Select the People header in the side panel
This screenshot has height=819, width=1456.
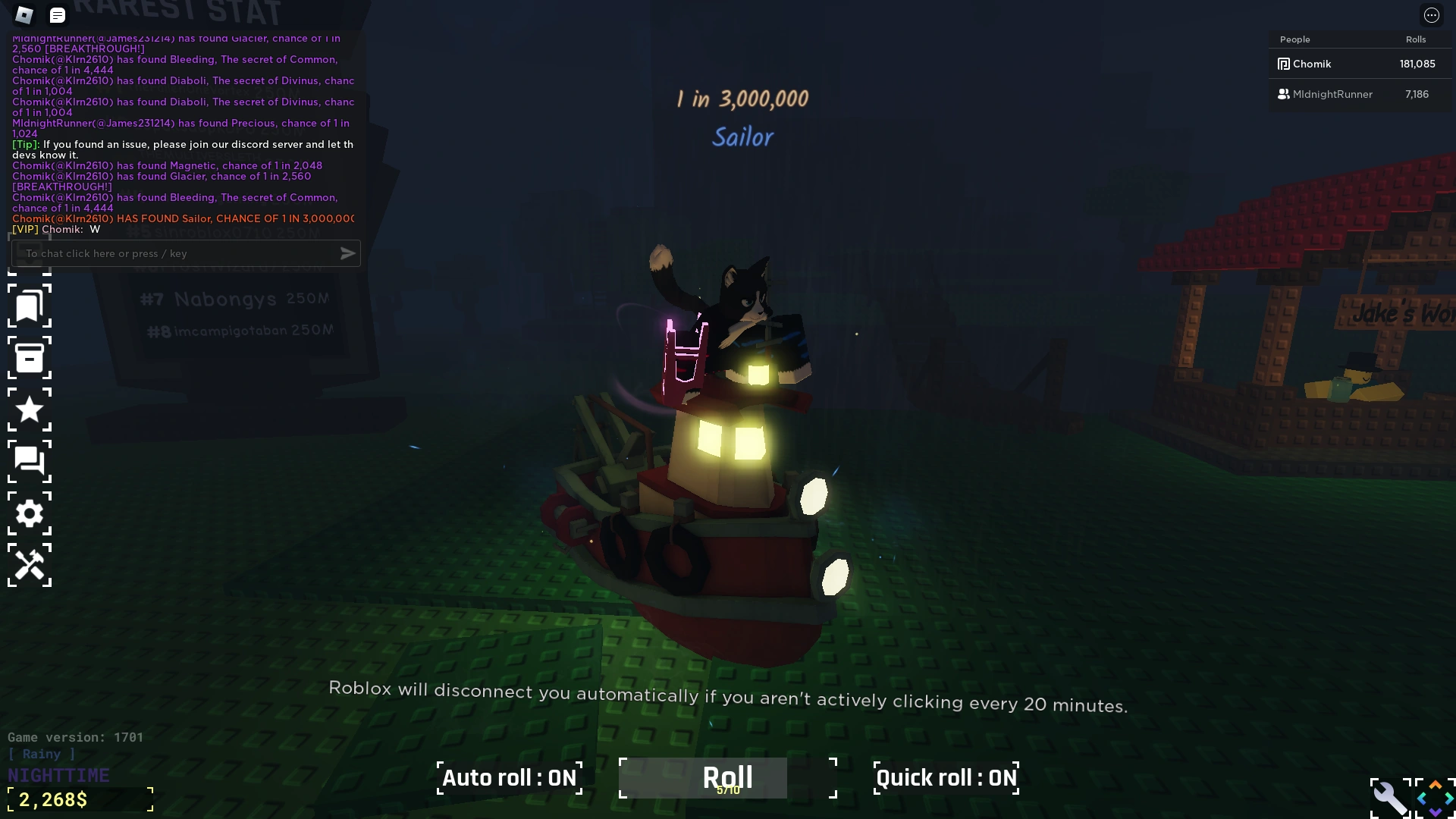pyautogui.click(x=1294, y=39)
